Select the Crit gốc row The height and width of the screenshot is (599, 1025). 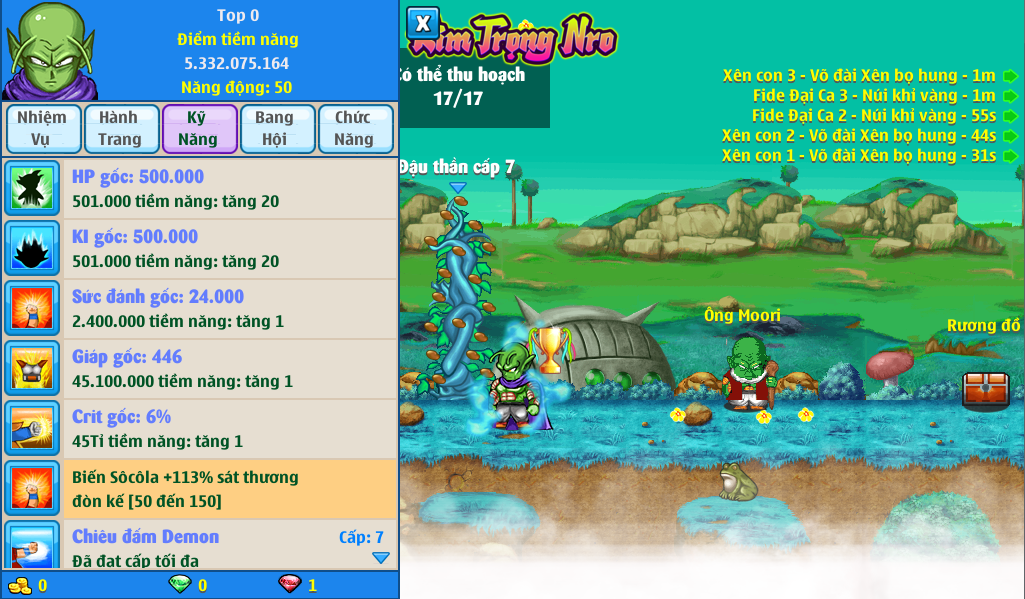[200, 429]
